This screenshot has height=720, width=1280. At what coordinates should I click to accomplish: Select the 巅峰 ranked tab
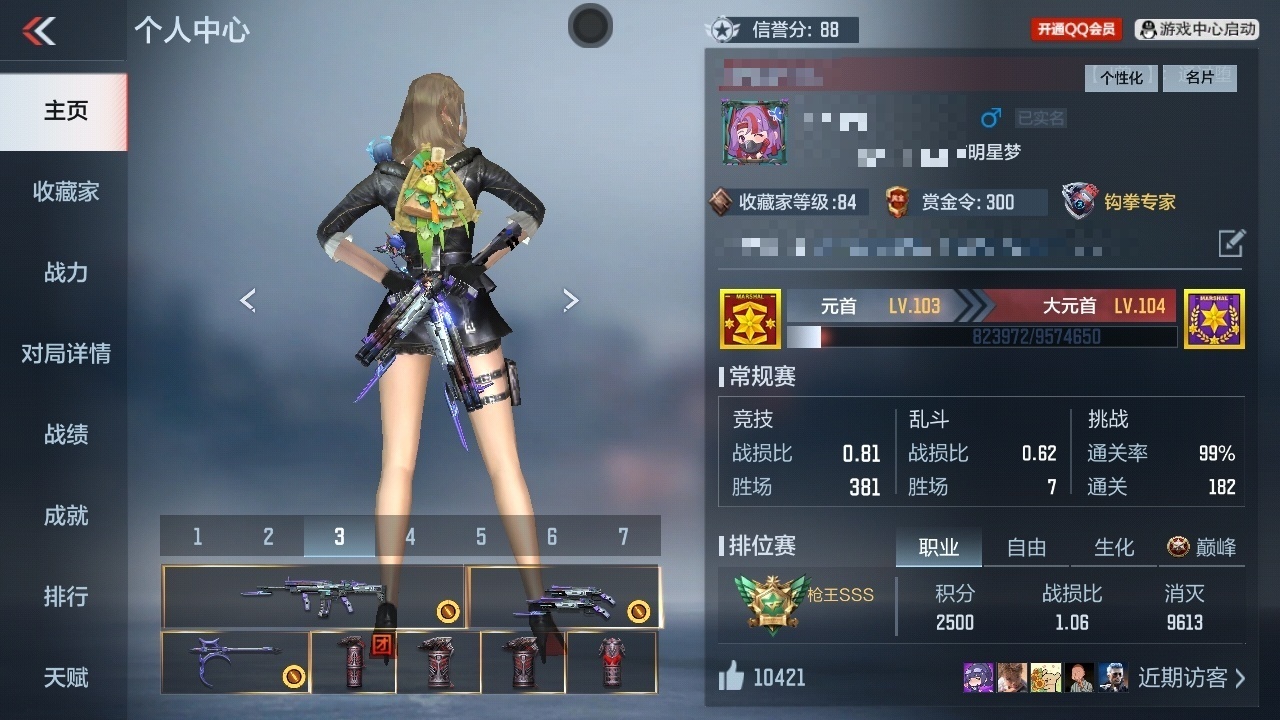[1202, 547]
